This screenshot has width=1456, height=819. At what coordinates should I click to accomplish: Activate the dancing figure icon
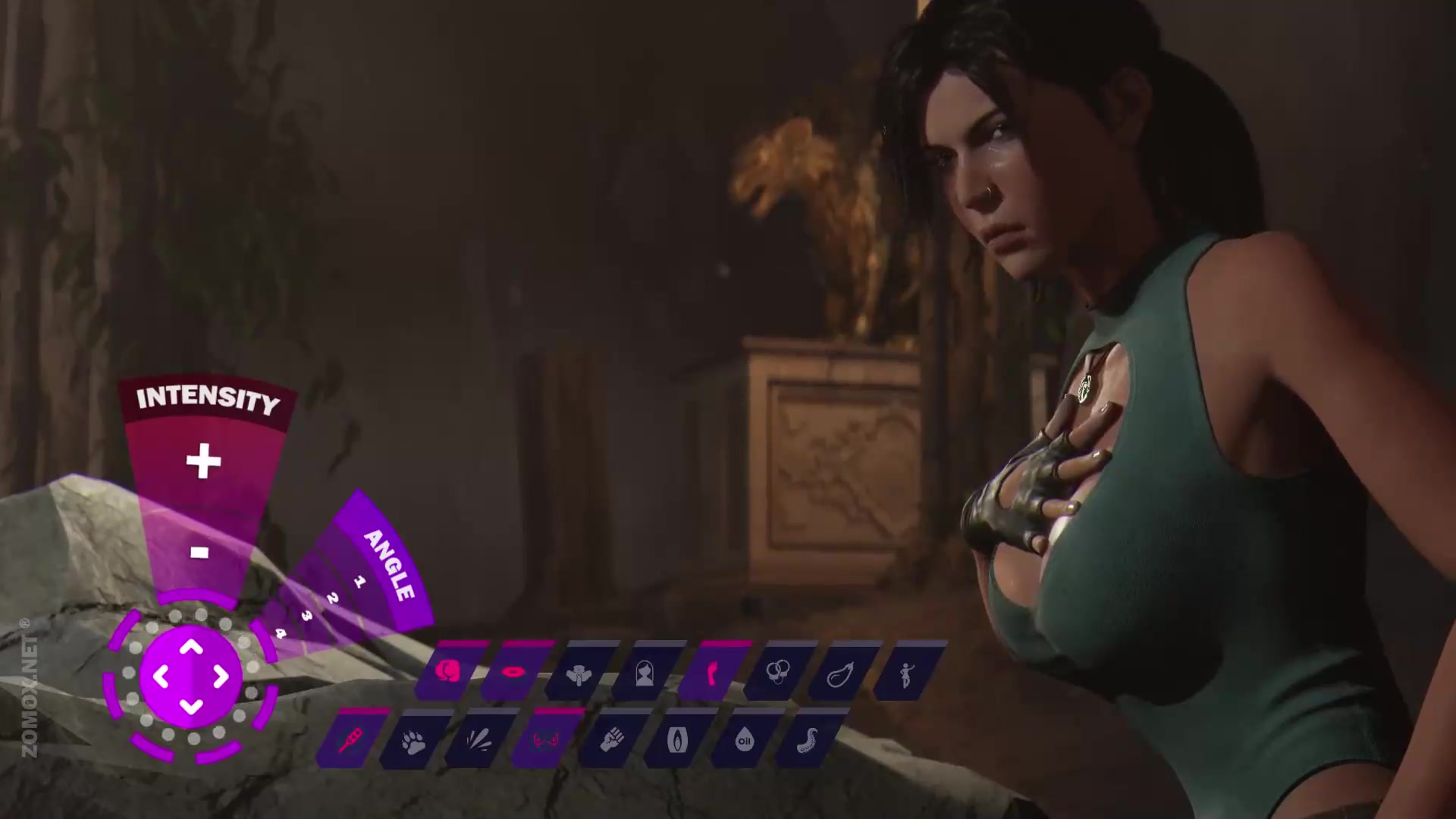tap(905, 673)
